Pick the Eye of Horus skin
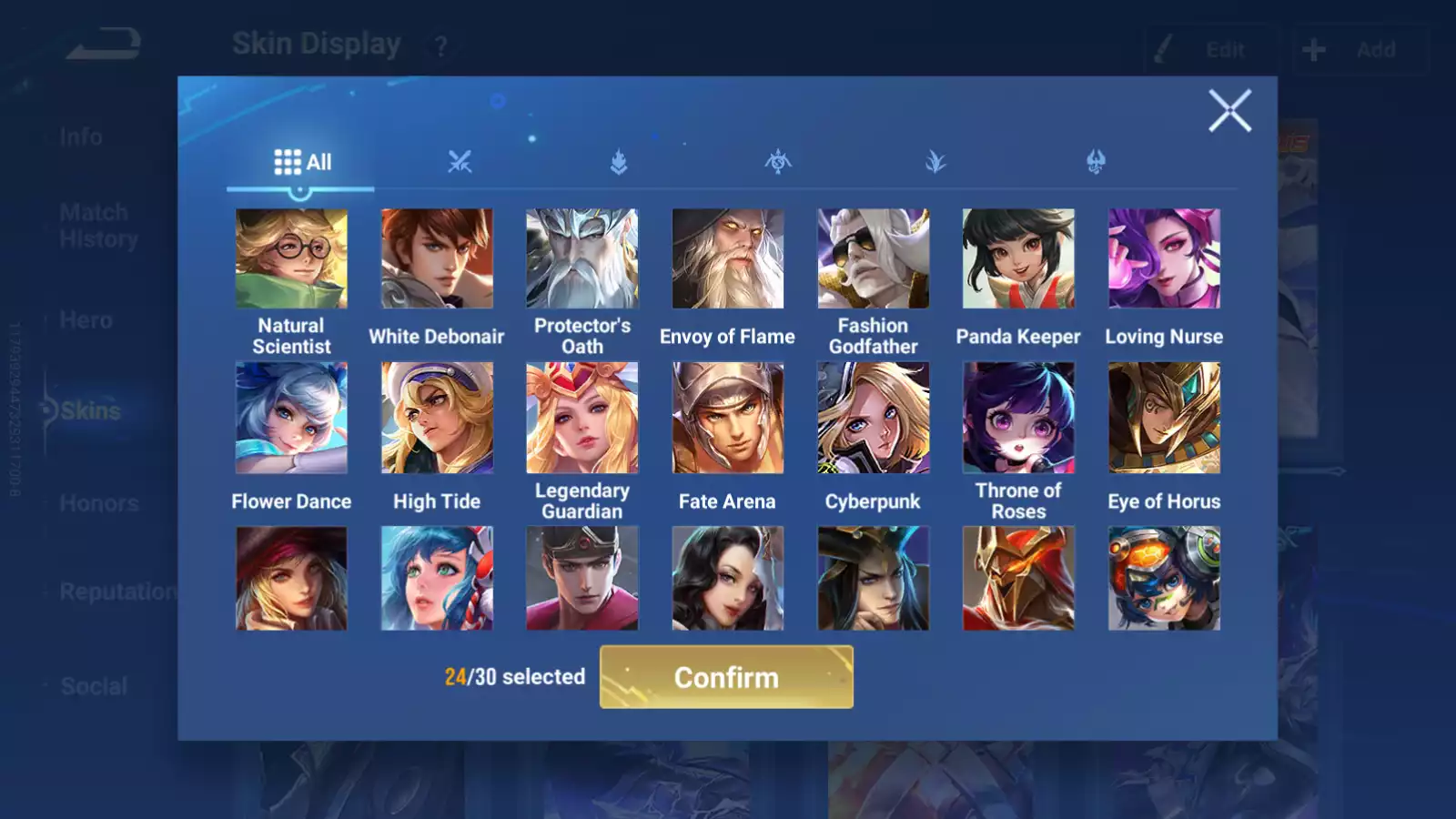Viewport: 1456px width, 819px height. (1164, 419)
